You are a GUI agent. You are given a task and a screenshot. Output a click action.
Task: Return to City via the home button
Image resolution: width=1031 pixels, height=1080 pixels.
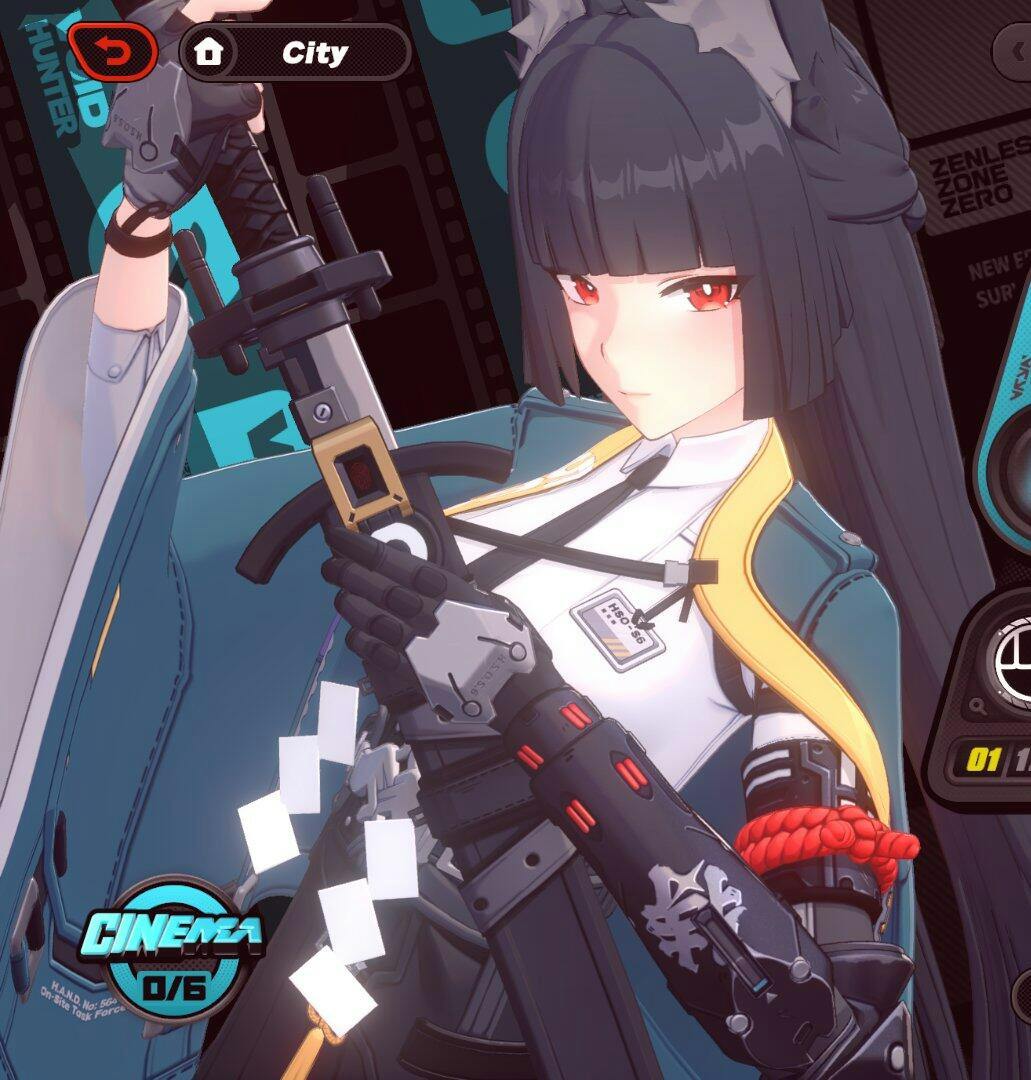coord(209,52)
